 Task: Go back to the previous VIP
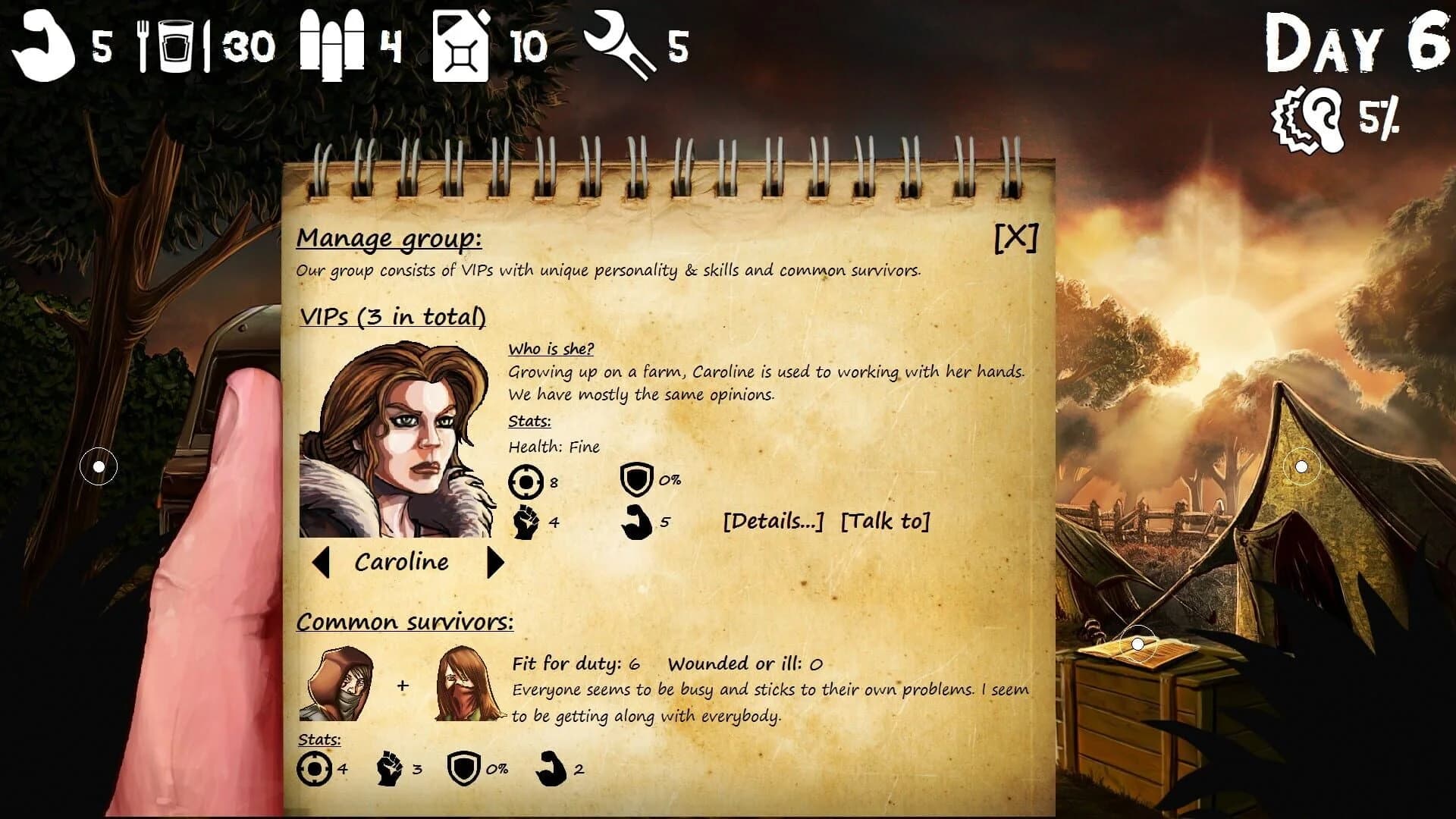[x=322, y=562]
